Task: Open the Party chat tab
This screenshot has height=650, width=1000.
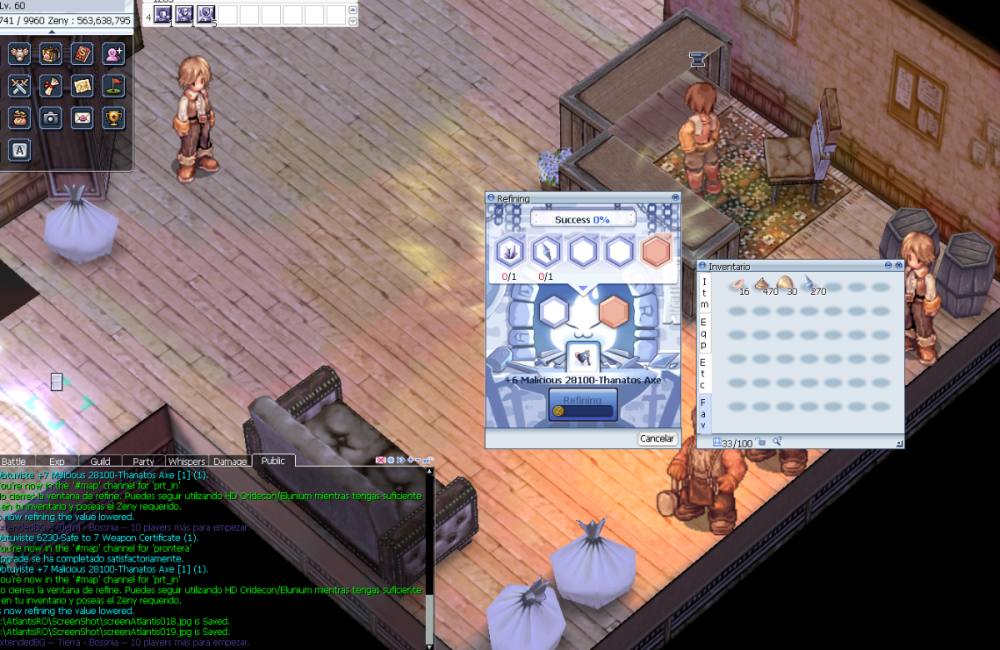Action: pyautogui.click(x=143, y=461)
